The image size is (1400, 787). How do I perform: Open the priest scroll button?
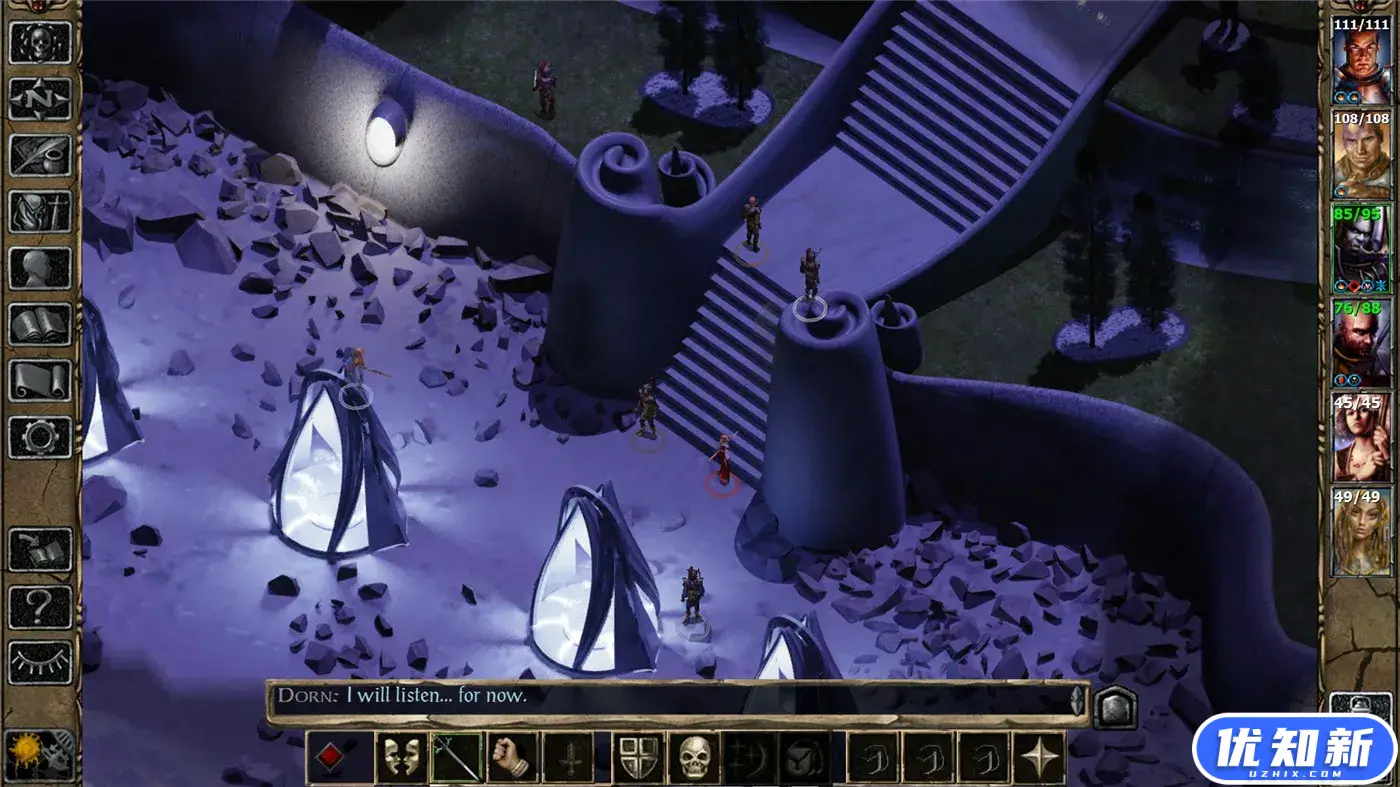click(40, 380)
